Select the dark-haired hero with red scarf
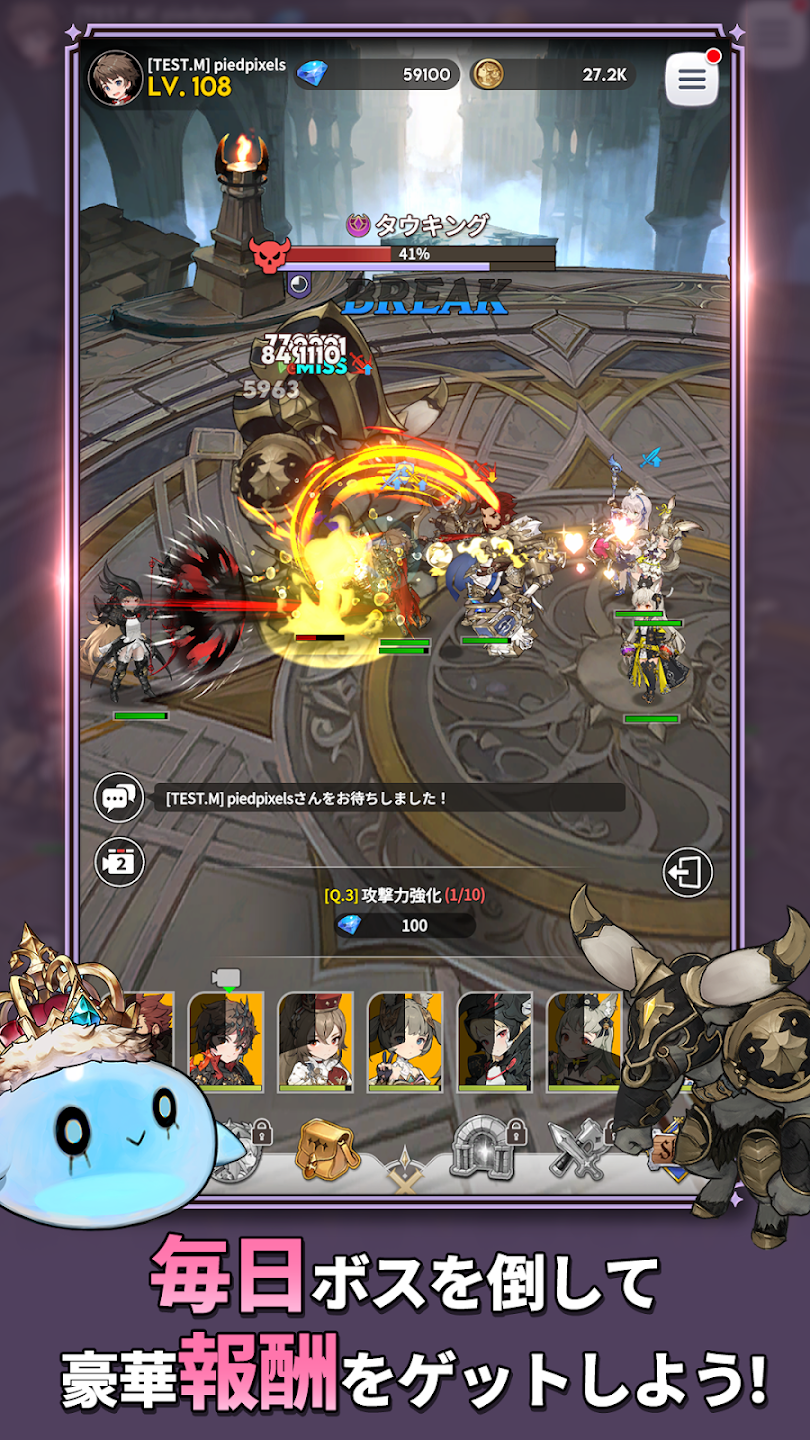The width and height of the screenshot is (810, 1440). pos(226,1040)
